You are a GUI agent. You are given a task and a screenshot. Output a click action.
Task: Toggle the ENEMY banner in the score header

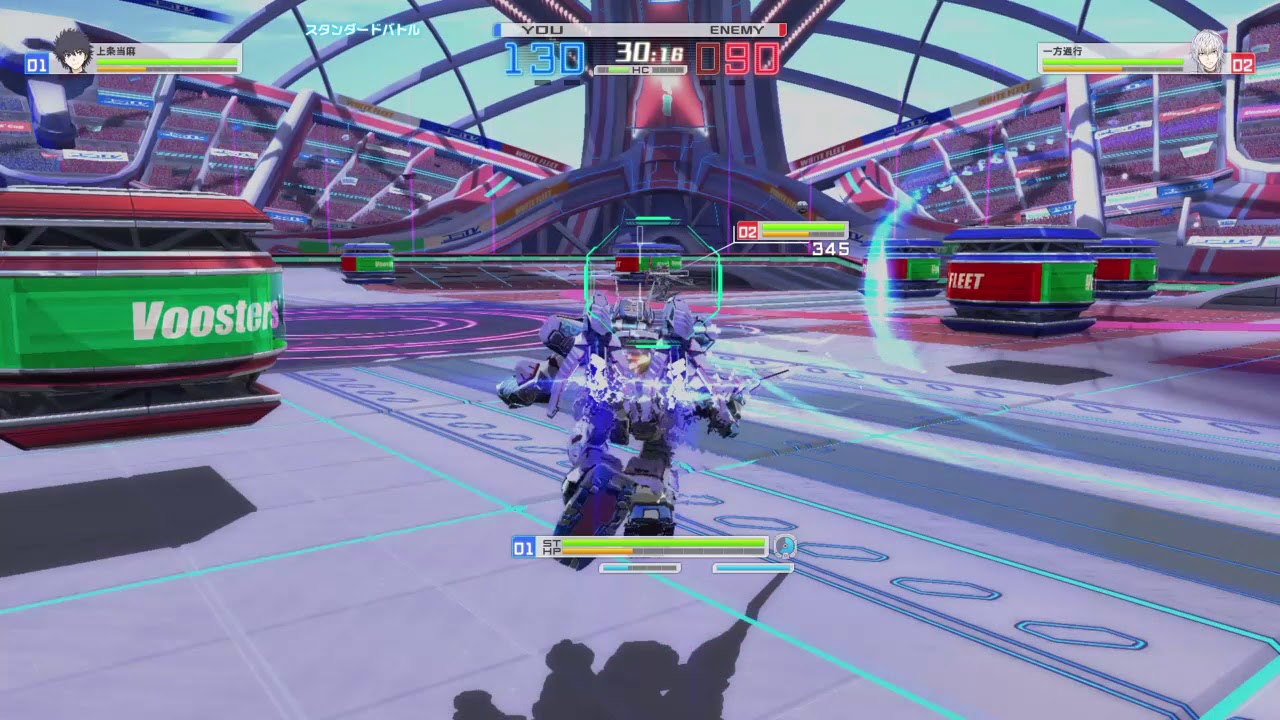tap(737, 30)
